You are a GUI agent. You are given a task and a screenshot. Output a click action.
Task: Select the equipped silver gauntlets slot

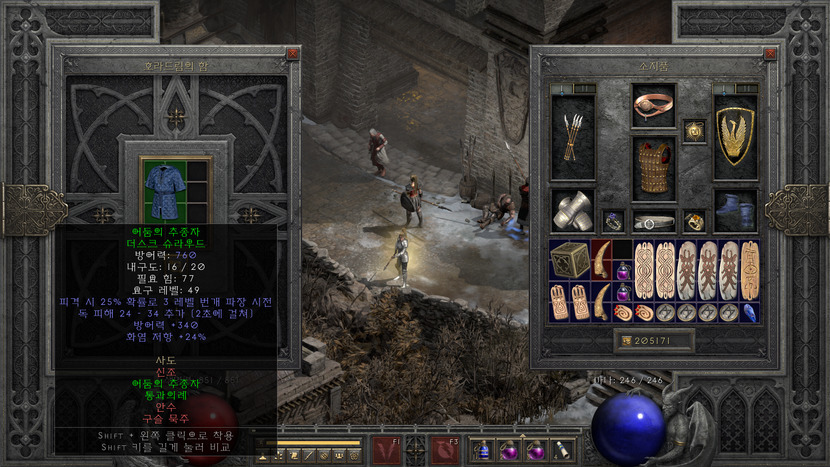point(572,212)
